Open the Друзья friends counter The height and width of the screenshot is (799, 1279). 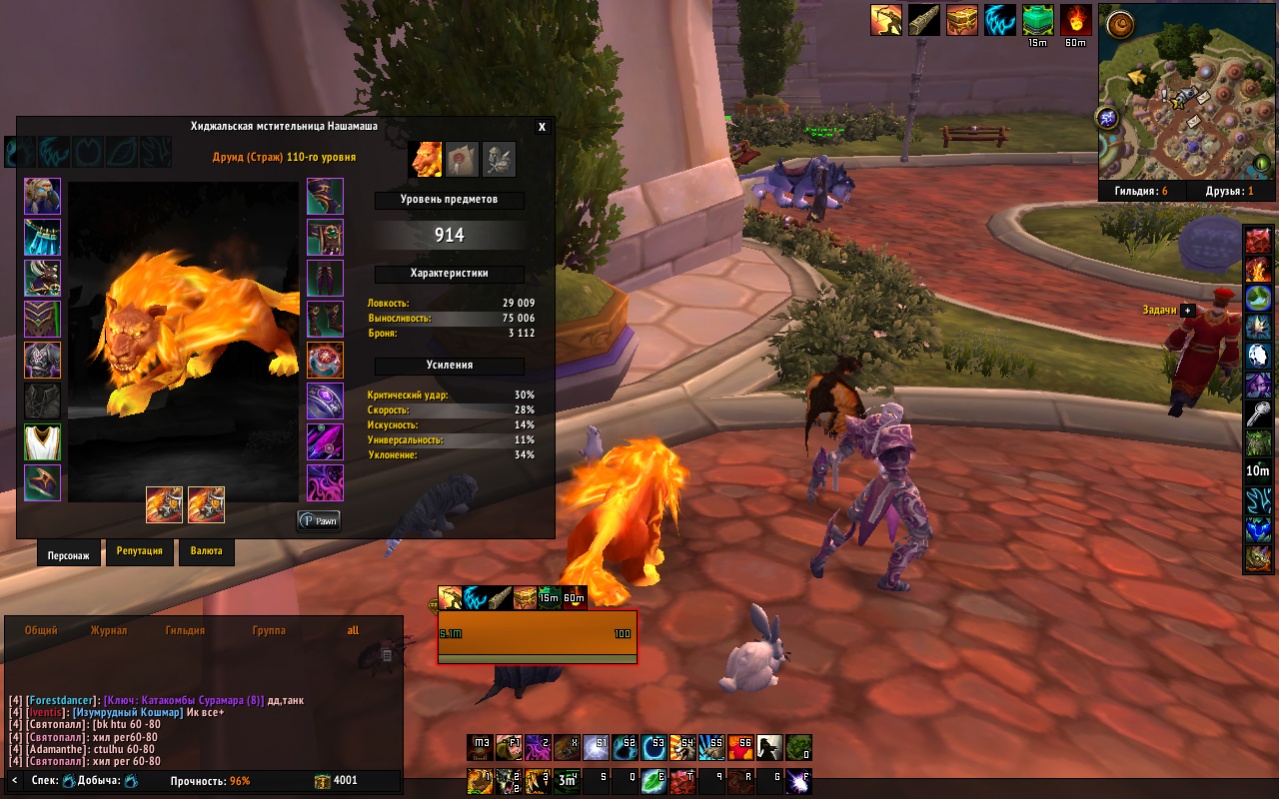pos(1223,191)
